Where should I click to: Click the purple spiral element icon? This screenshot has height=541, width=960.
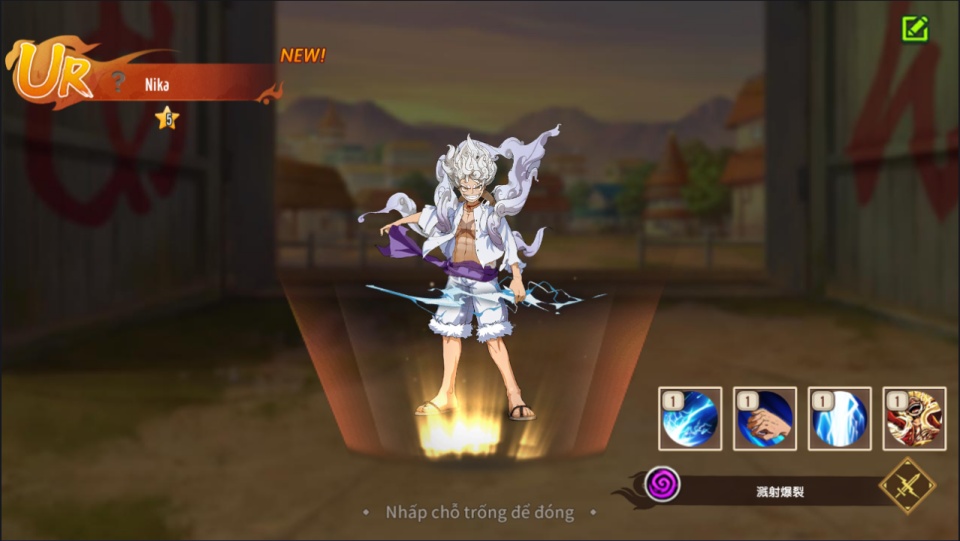coord(662,485)
